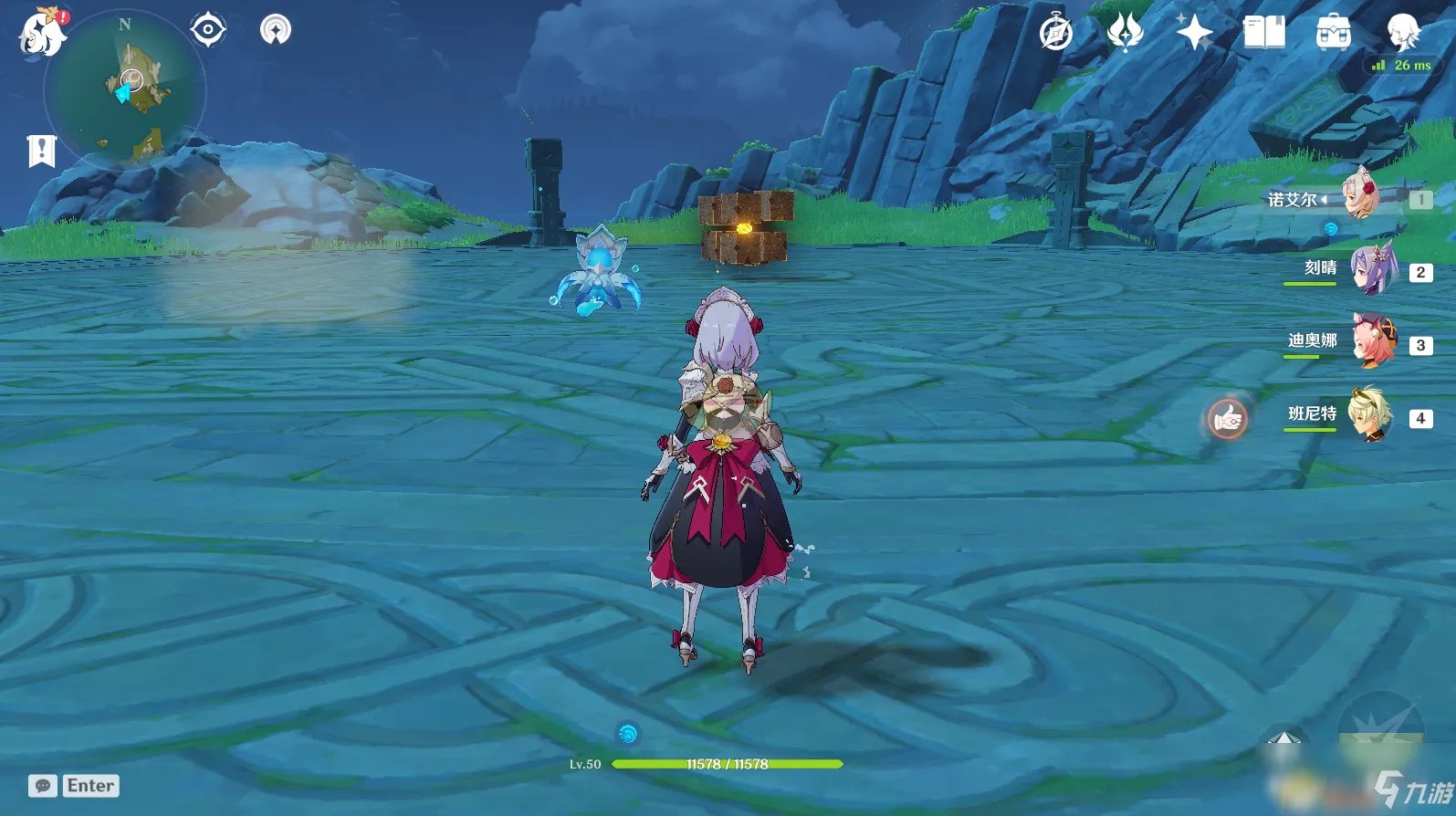The image size is (1456, 816).
Task: Select active character 诺艾尔 in party list
Action: pyautogui.click(x=1360, y=196)
